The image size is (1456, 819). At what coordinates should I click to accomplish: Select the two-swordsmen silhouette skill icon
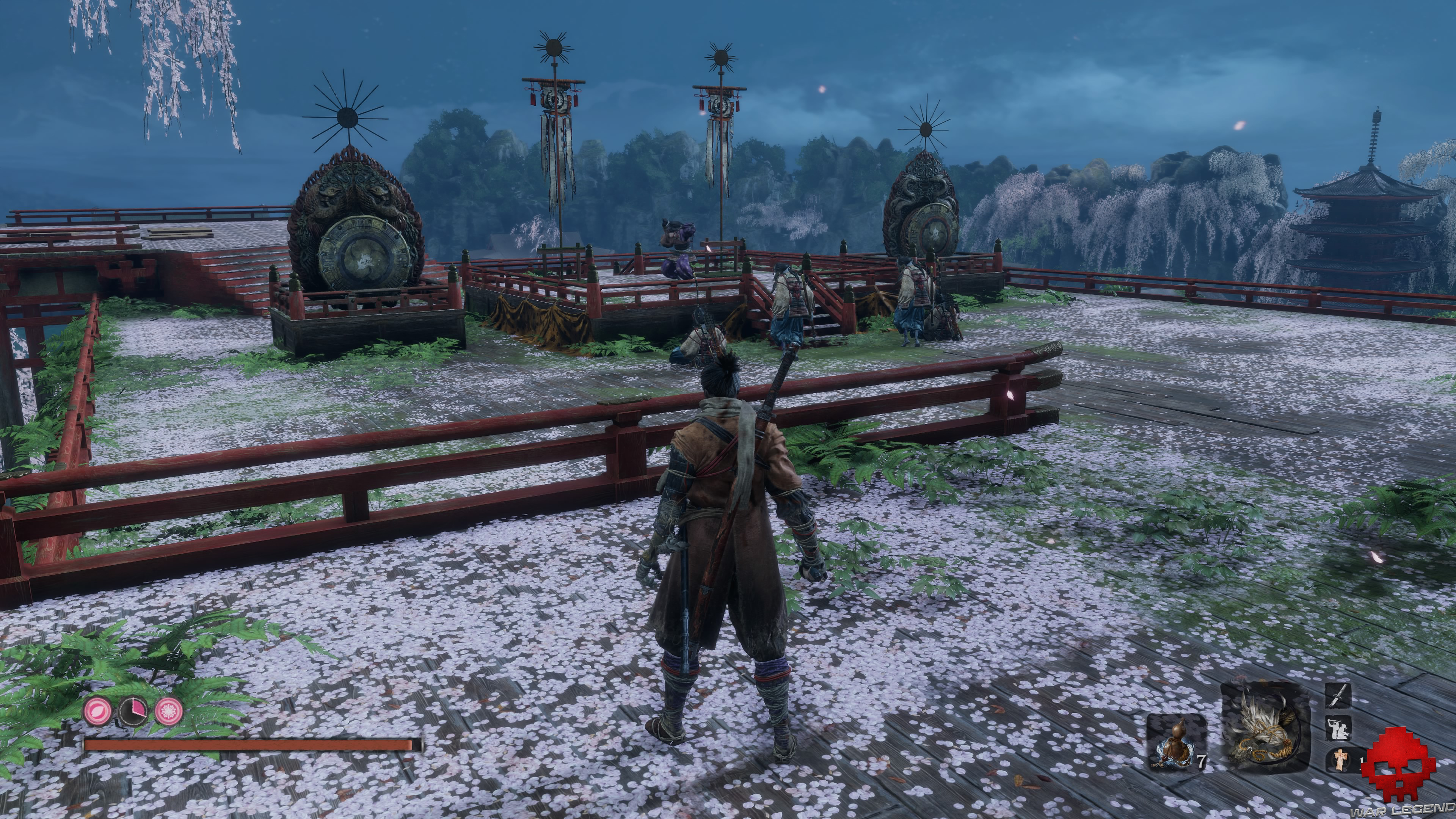point(1338,728)
